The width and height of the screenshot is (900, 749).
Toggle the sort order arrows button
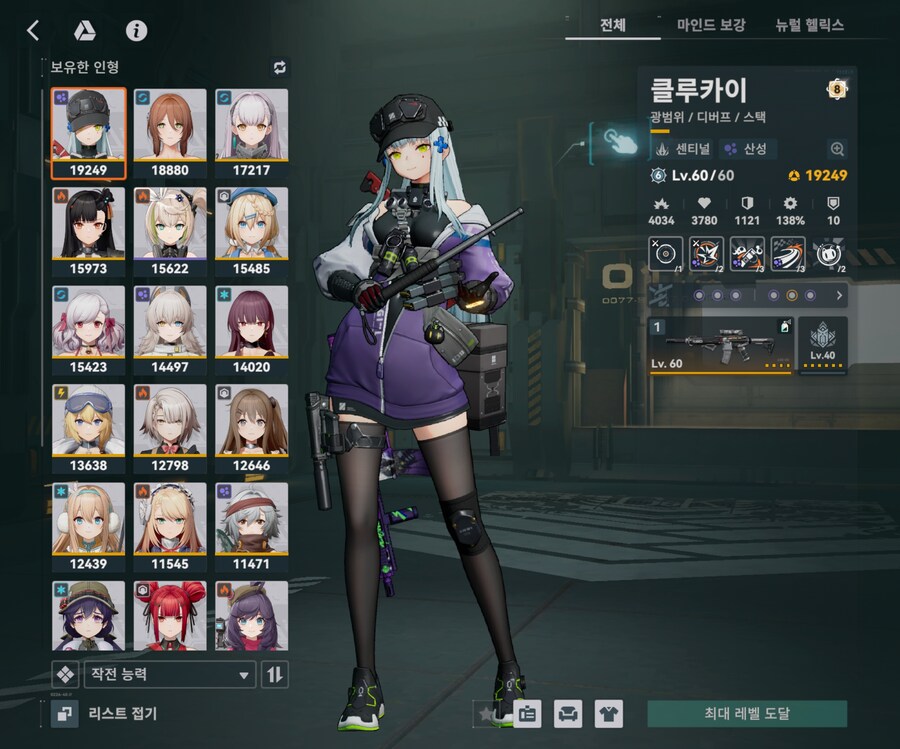point(274,675)
